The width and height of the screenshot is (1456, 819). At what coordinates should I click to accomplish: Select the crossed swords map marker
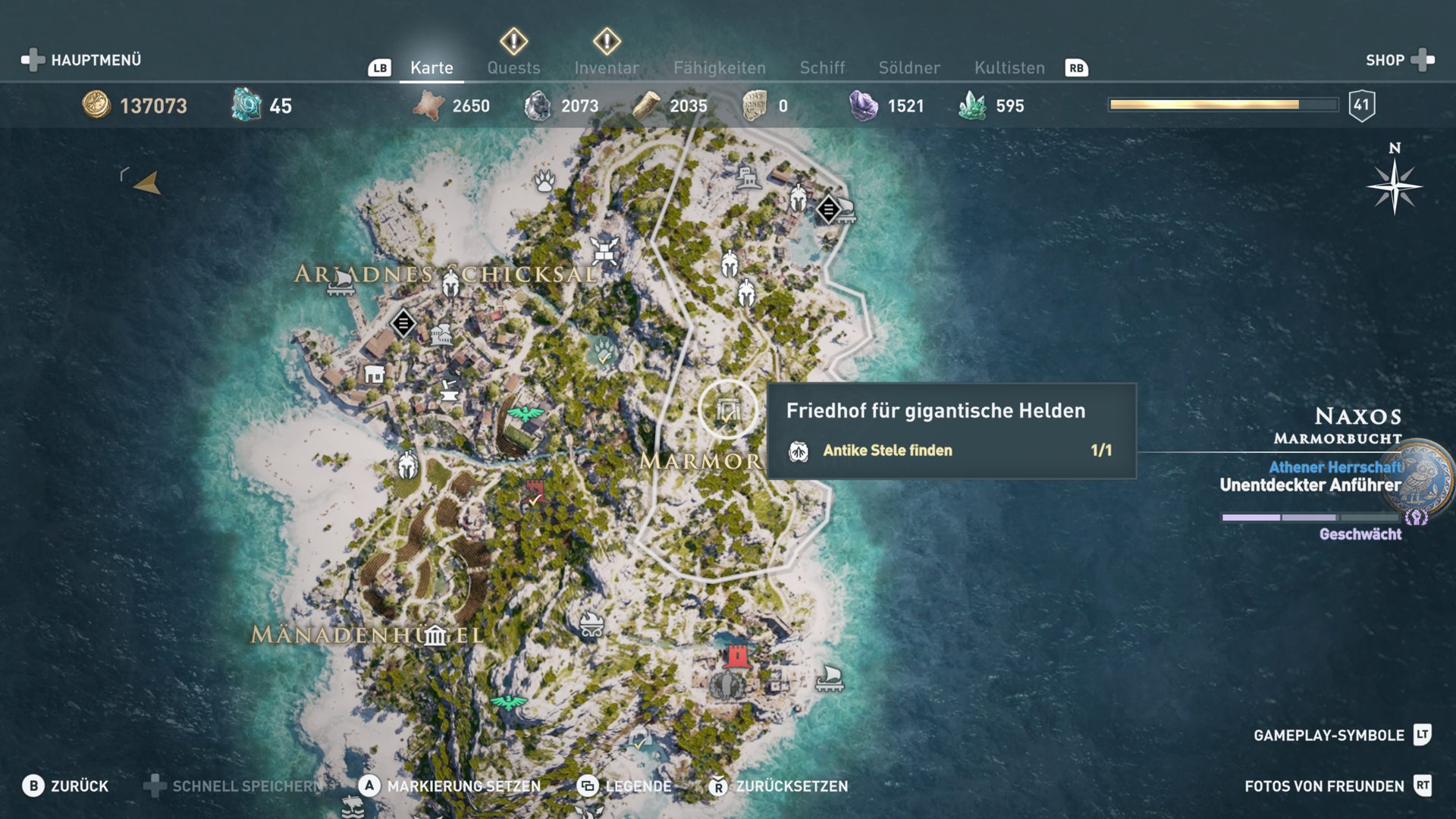(604, 249)
